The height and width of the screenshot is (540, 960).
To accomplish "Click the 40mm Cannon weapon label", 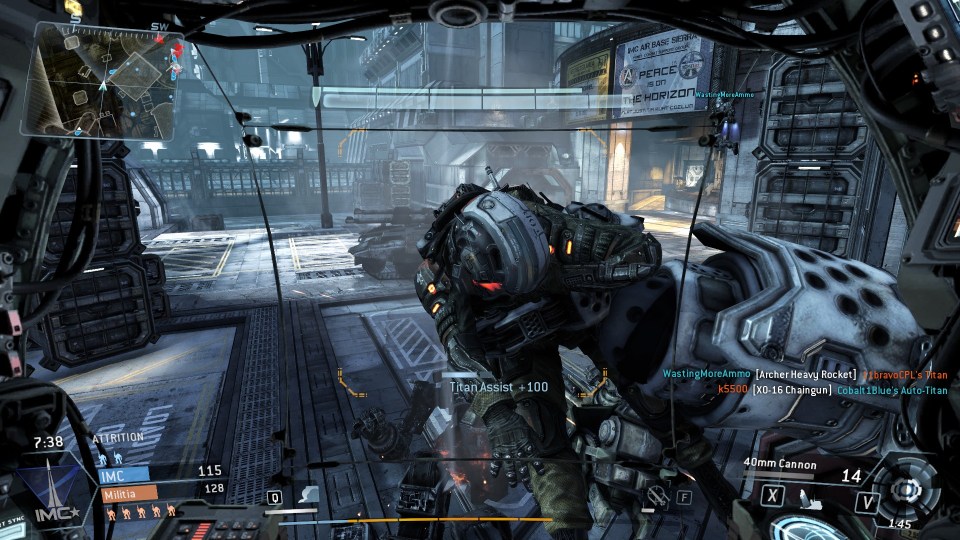I will (780, 464).
